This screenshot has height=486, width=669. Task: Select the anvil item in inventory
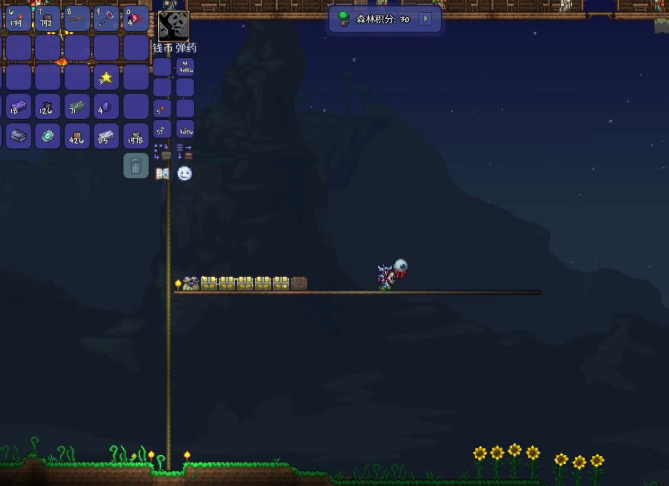18,136
